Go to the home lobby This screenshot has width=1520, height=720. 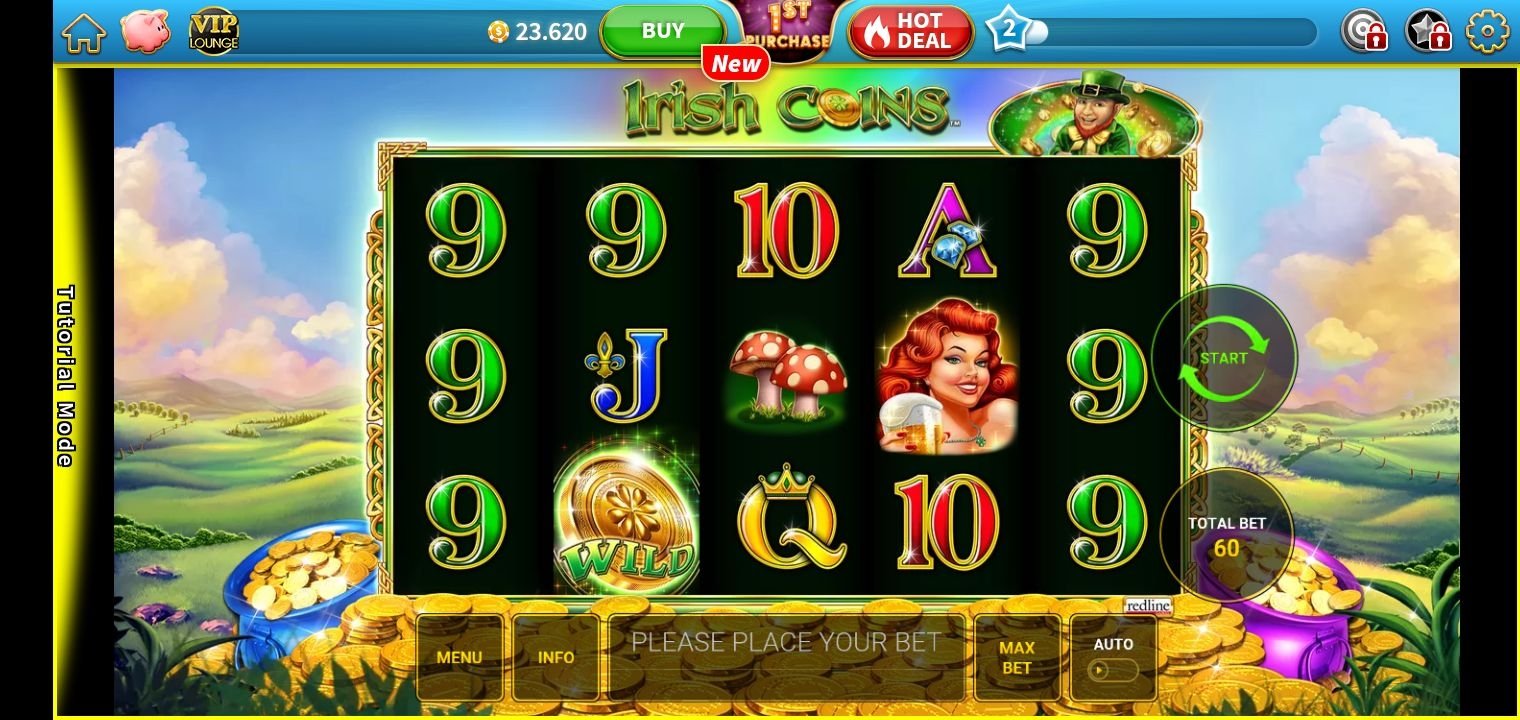tap(84, 32)
